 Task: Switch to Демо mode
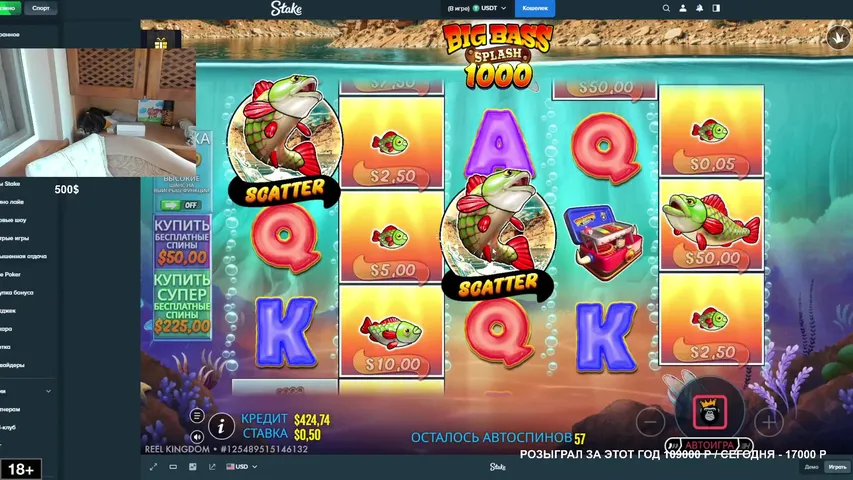click(811, 467)
